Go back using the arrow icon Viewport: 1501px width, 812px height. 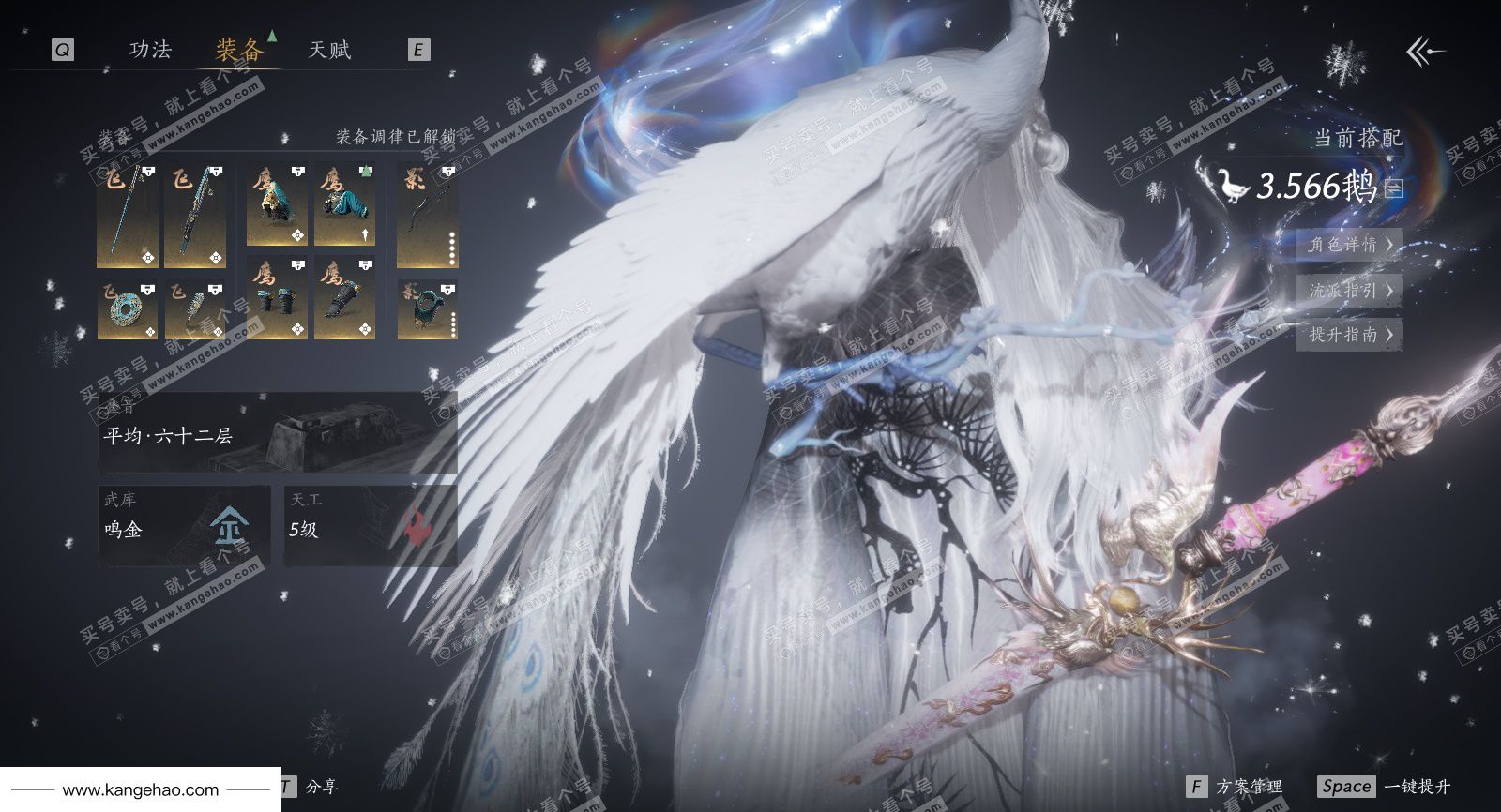tap(1425, 52)
